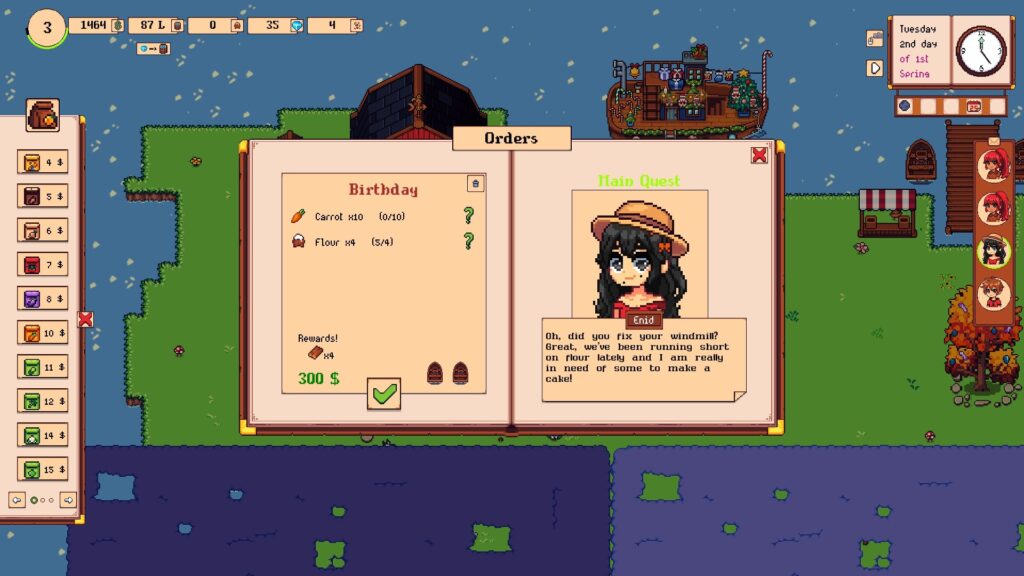Viewport: 1024px width, 576px height.
Task: Show help for the Carrot requirement
Action: point(467,215)
